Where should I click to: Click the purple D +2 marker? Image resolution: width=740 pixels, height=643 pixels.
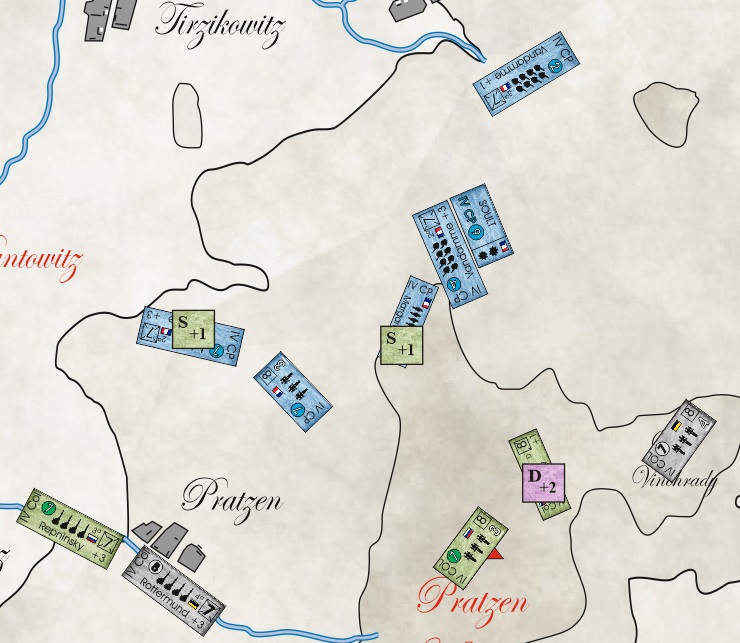[x=545, y=484]
